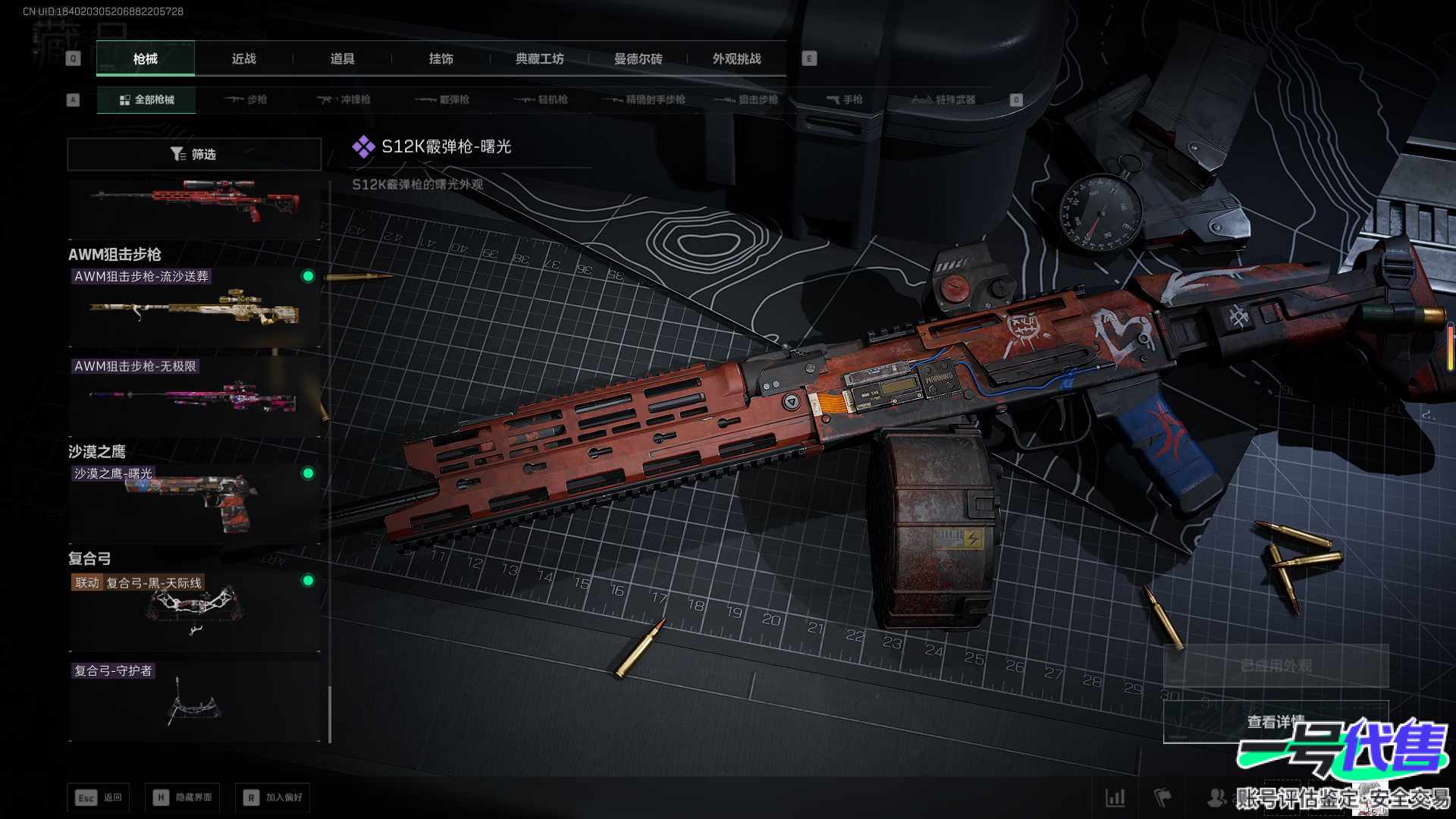Open the 筛选 filter button
Viewport: 1456px width, 819px height.
click(194, 155)
